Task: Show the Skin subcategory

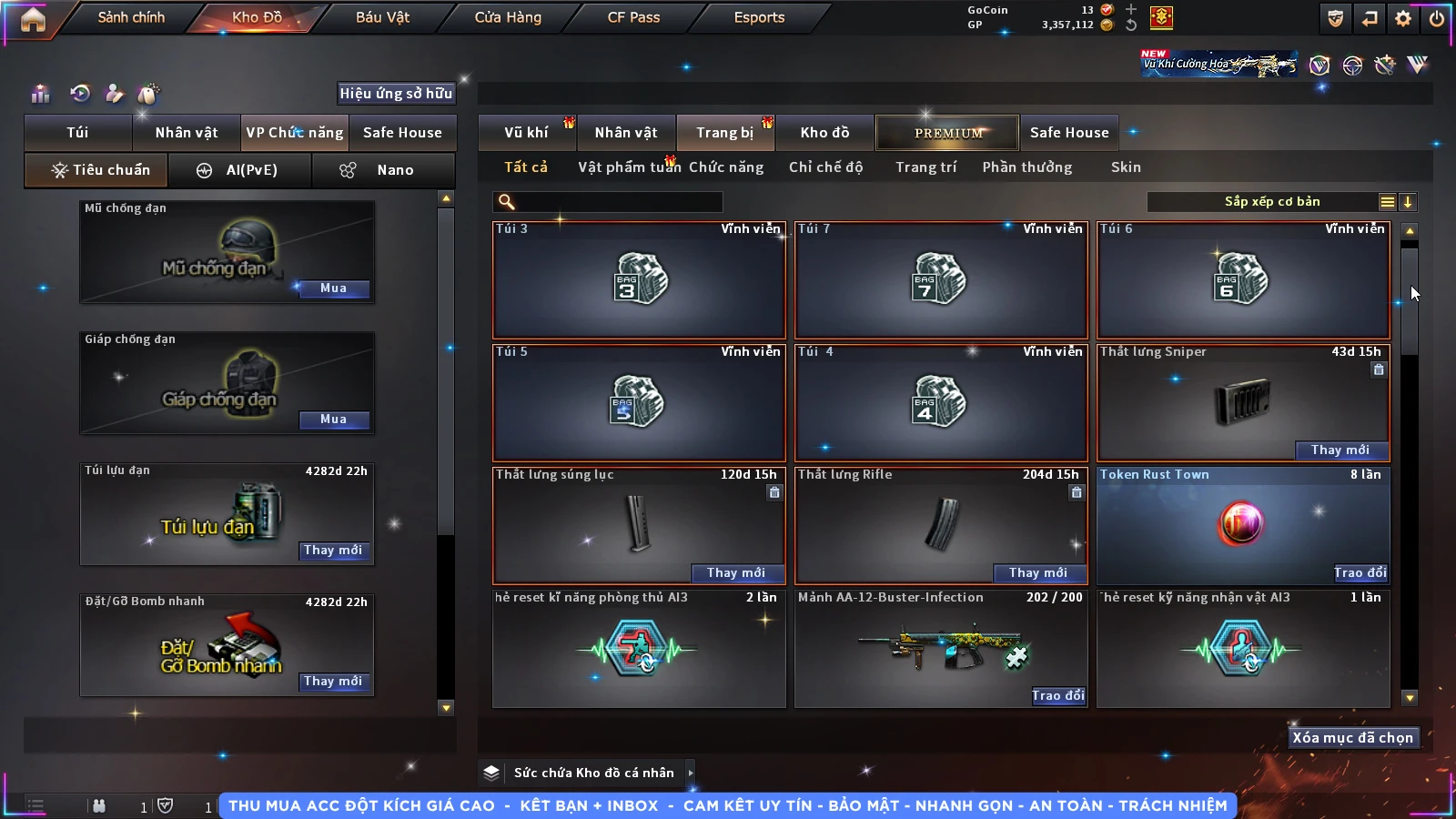Action: 1126,167
